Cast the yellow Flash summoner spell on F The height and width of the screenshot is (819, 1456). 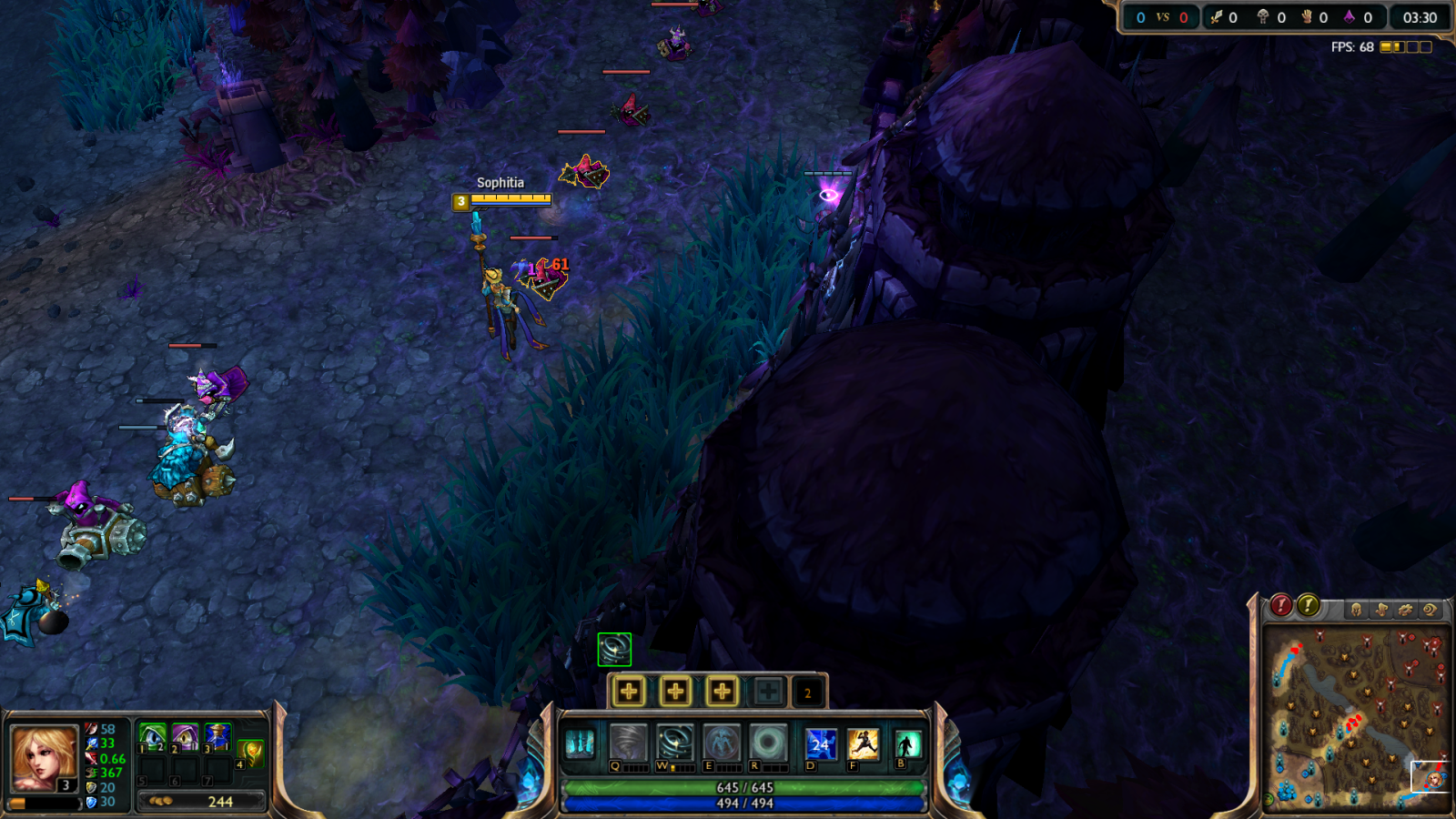(863, 743)
